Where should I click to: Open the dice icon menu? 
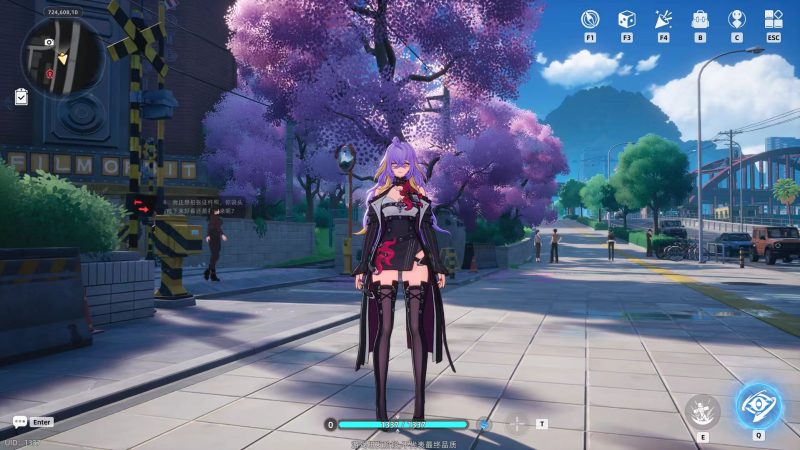point(626,19)
